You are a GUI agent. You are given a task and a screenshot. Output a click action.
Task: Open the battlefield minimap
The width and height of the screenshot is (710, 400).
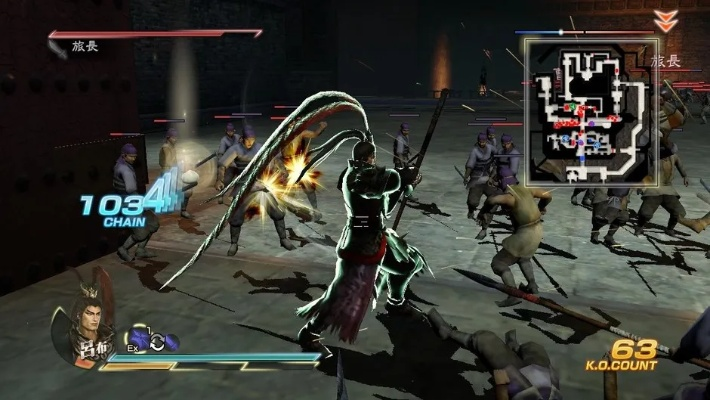590,112
